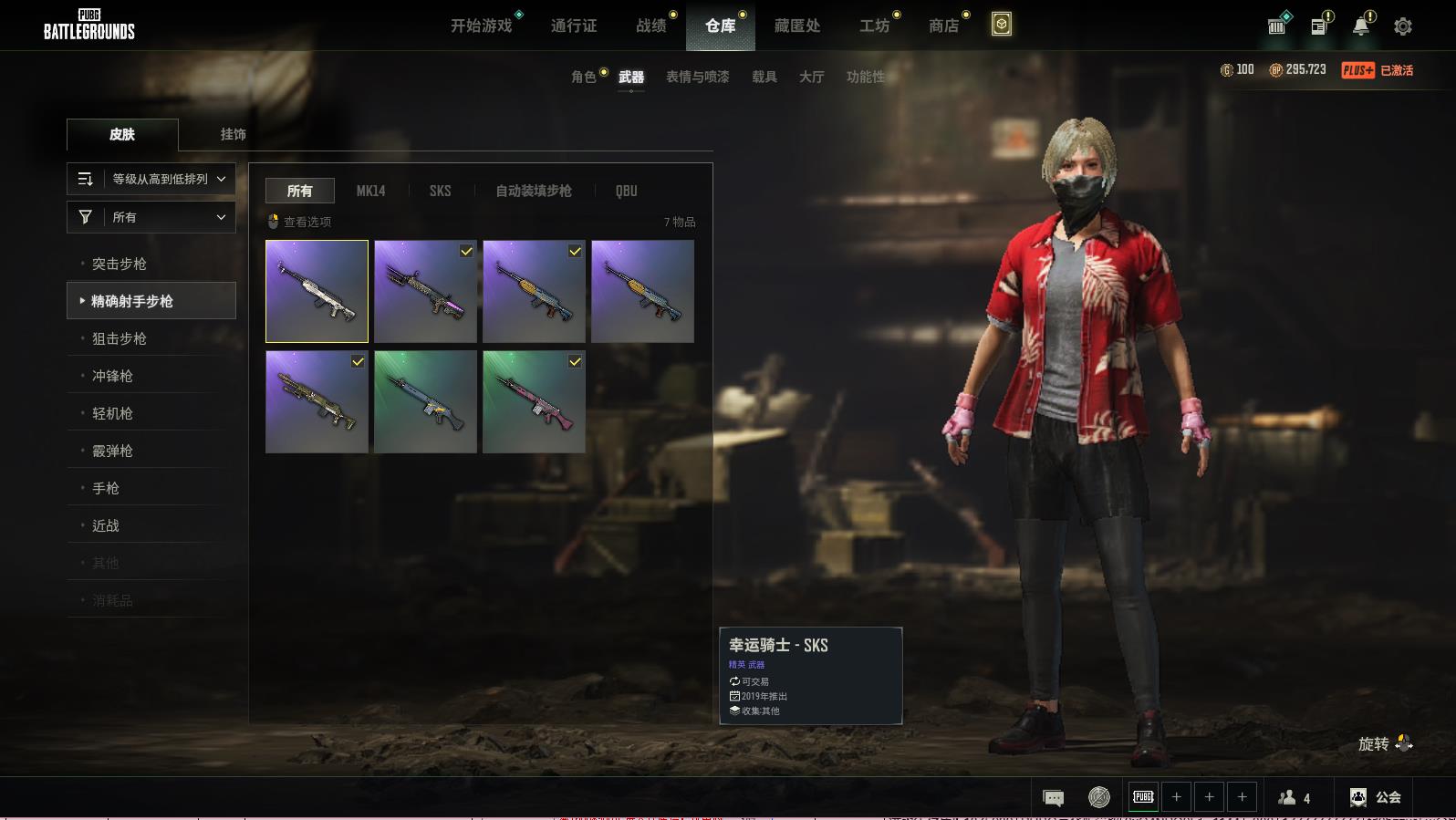Image resolution: width=1456 pixels, height=820 pixels.
Task: Open the settings gear icon
Action: tap(1403, 26)
